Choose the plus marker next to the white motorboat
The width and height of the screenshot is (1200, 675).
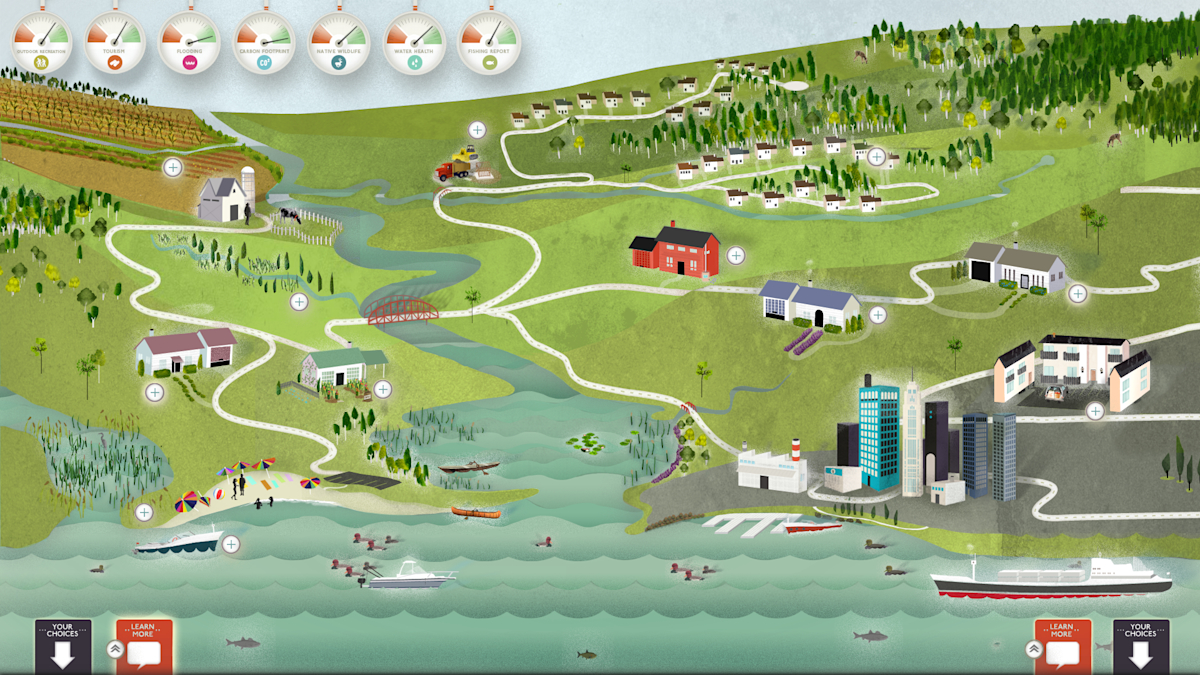[x=231, y=544]
